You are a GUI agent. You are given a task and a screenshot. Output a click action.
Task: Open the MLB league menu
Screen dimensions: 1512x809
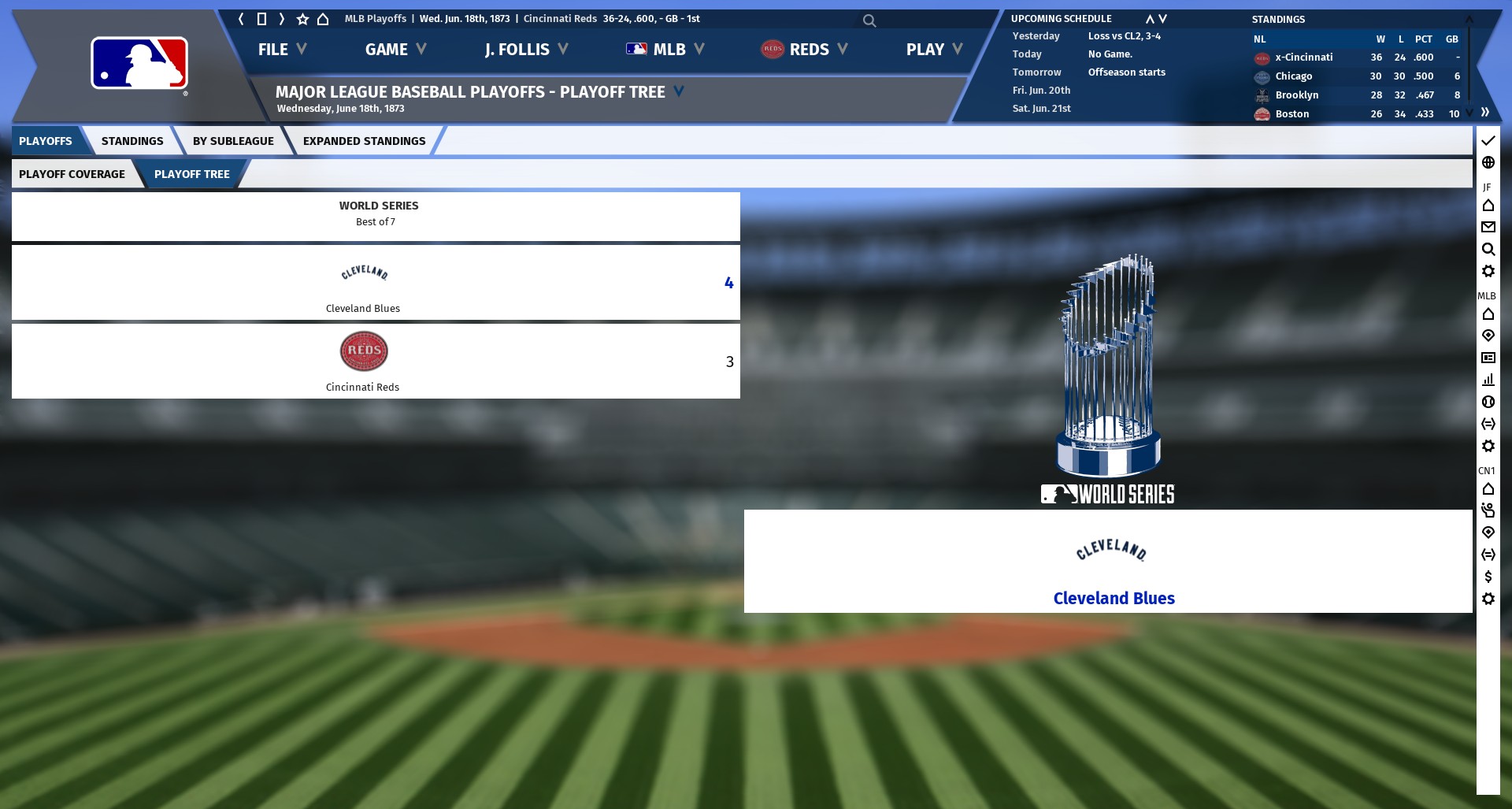point(665,50)
